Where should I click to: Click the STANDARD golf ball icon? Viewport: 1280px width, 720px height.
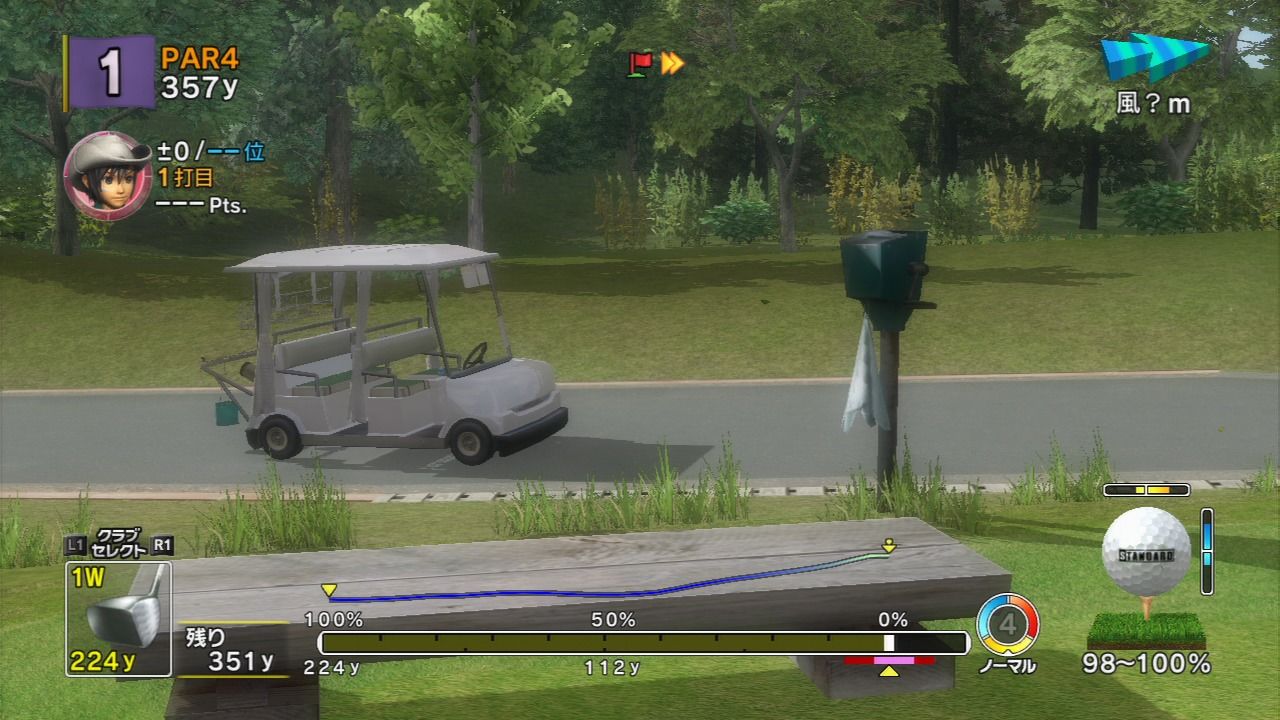tap(1148, 552)
